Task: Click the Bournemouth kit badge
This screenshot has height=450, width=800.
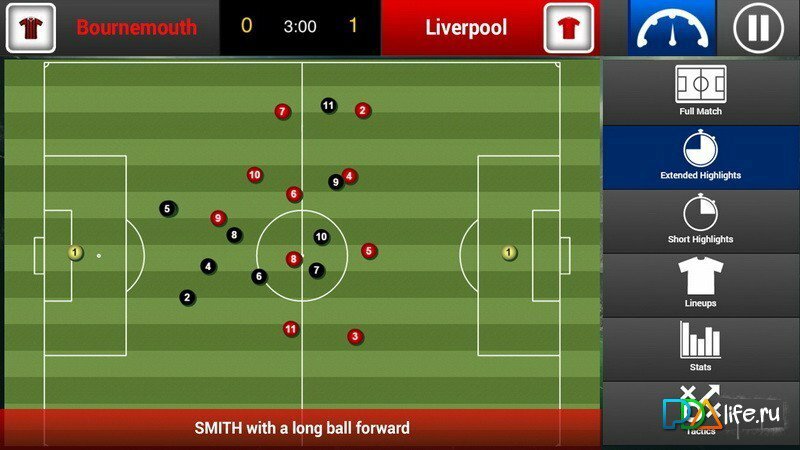Action: coord(30,28)
